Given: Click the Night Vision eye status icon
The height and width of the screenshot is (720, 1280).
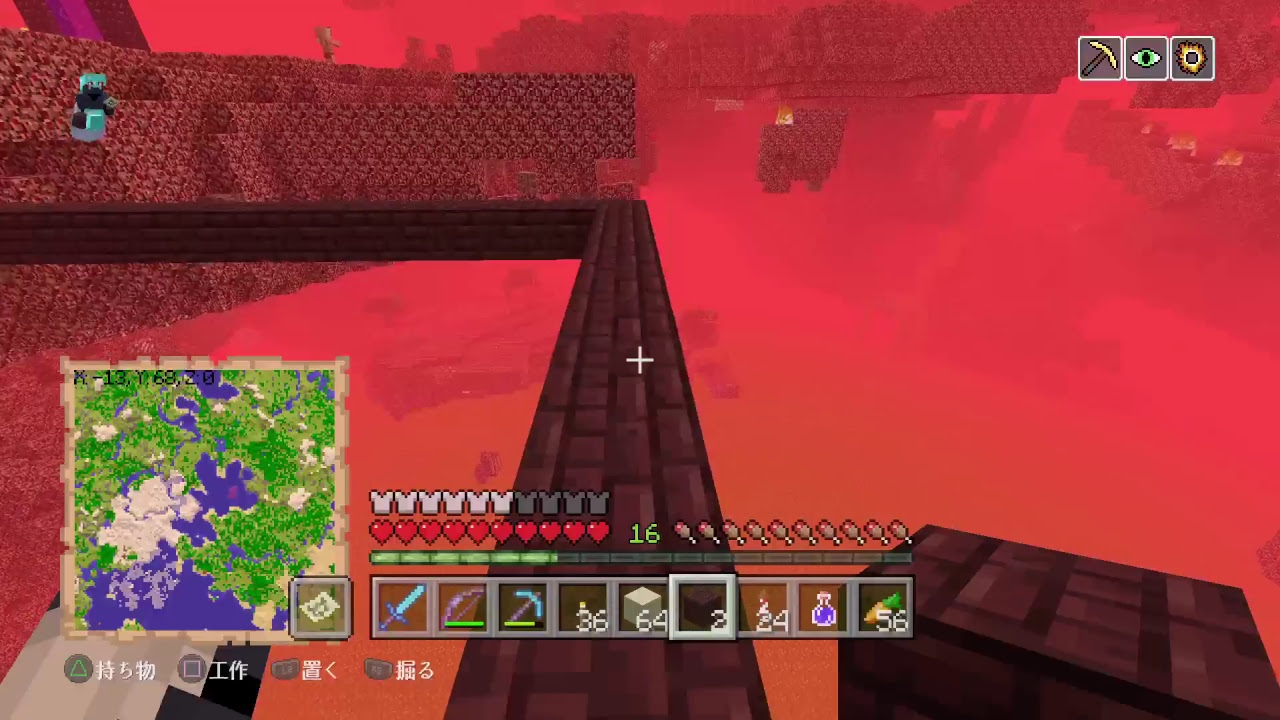Looking at the screenshot, I should 1145,58.
